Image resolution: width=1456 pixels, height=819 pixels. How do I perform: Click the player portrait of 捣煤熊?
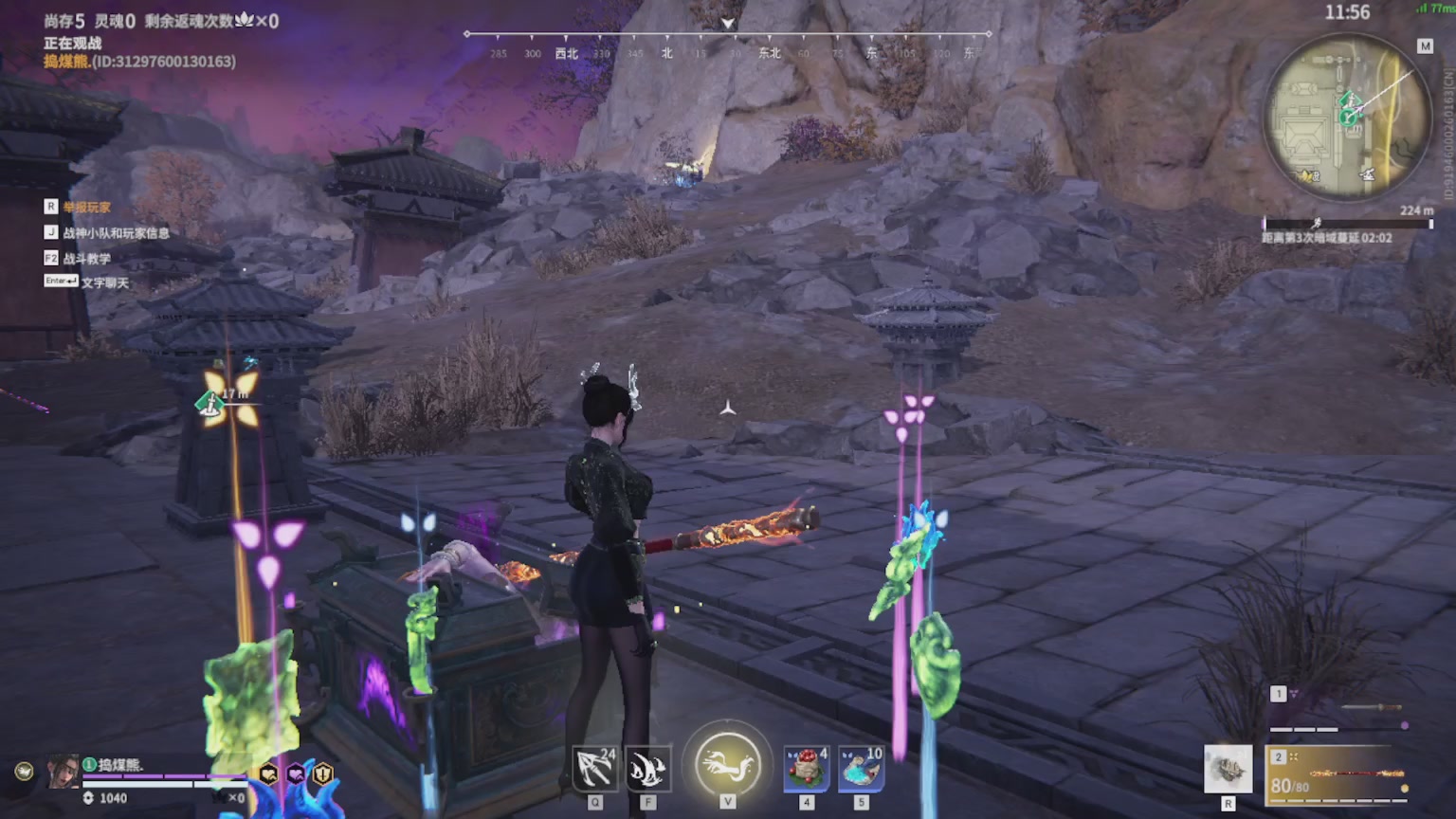tap(64, 772)
